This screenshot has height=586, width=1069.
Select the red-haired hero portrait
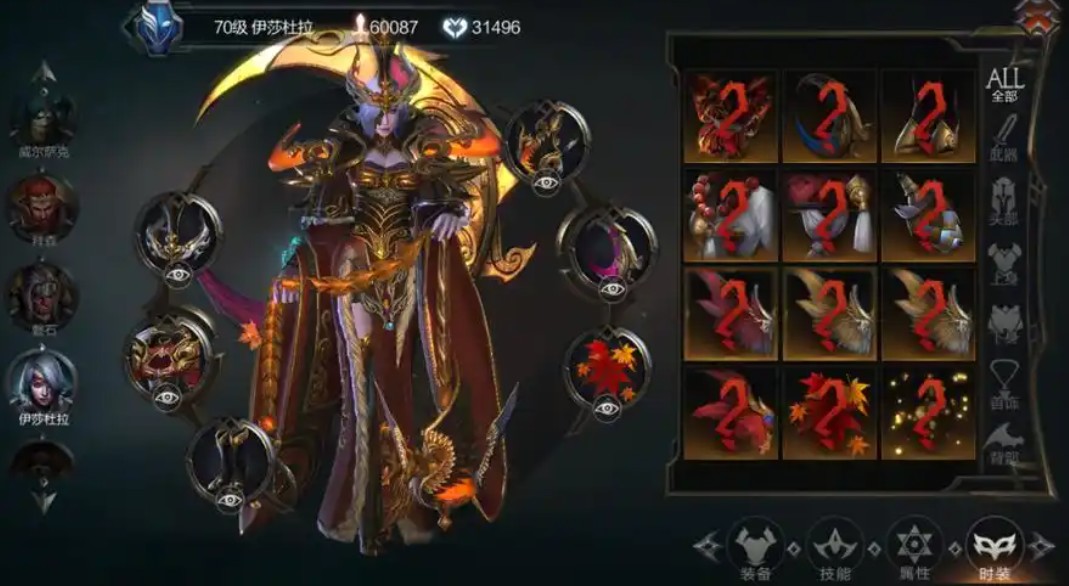pos(43,208)
